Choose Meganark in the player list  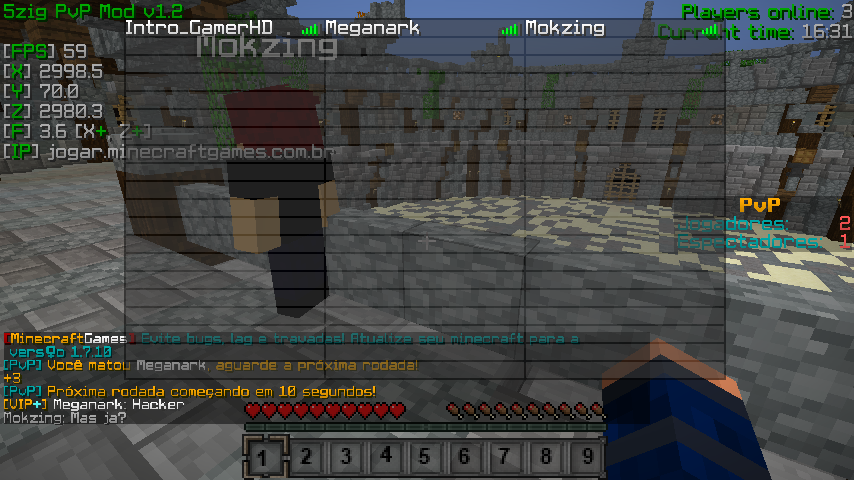372,28
